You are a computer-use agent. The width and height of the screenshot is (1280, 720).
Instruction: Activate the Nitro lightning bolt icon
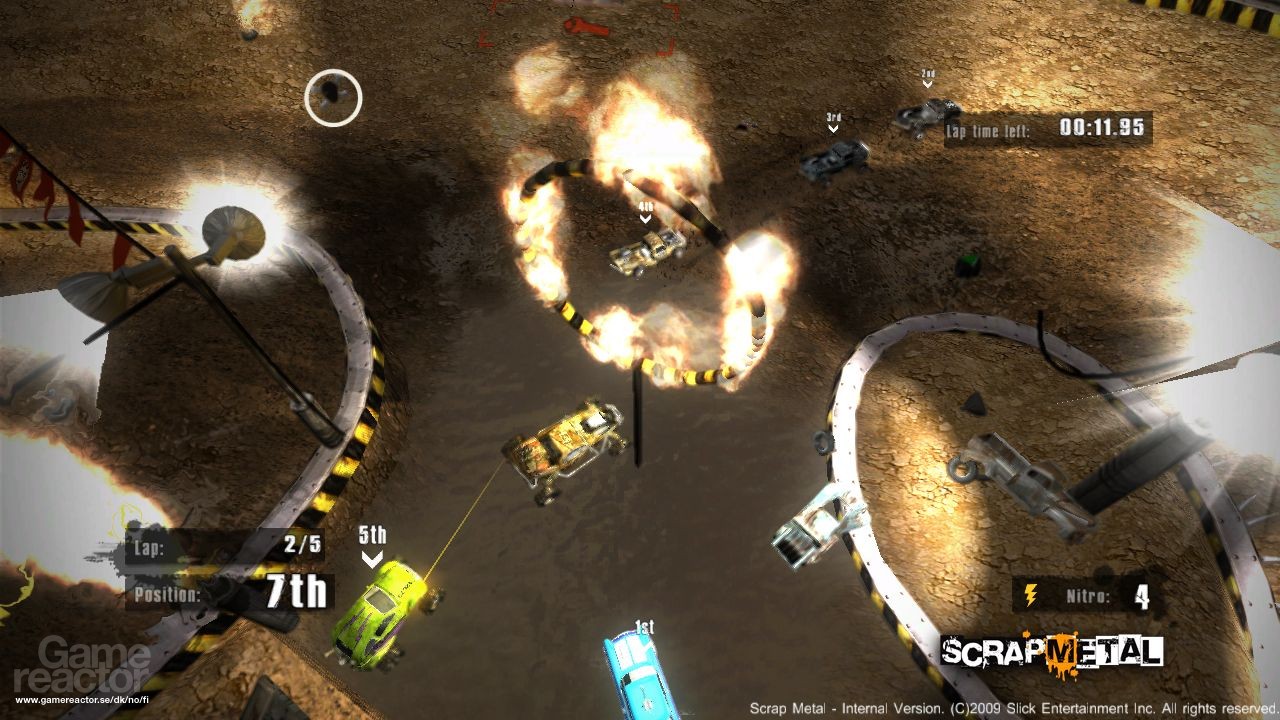coord(1030,597)
